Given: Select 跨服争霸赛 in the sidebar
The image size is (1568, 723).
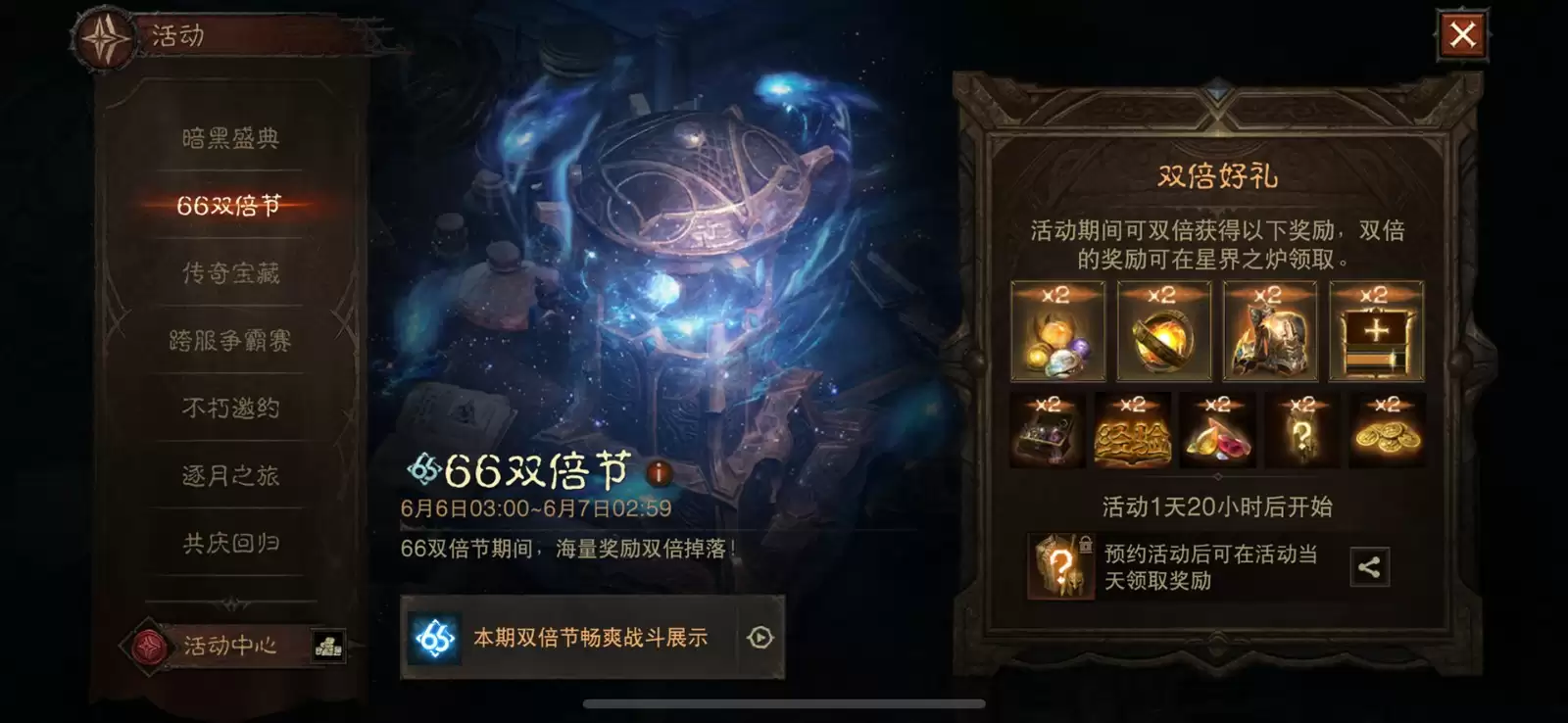Looking at the screenshot, I should coord(230,340).
